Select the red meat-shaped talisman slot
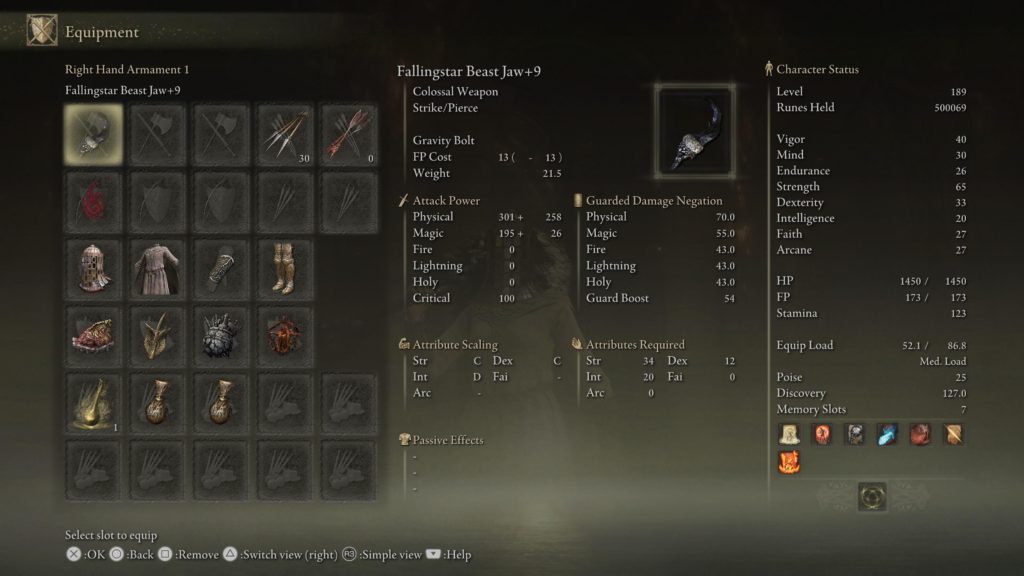The image size is (1024, 576). pyautogui.click(x=94, y=336)
